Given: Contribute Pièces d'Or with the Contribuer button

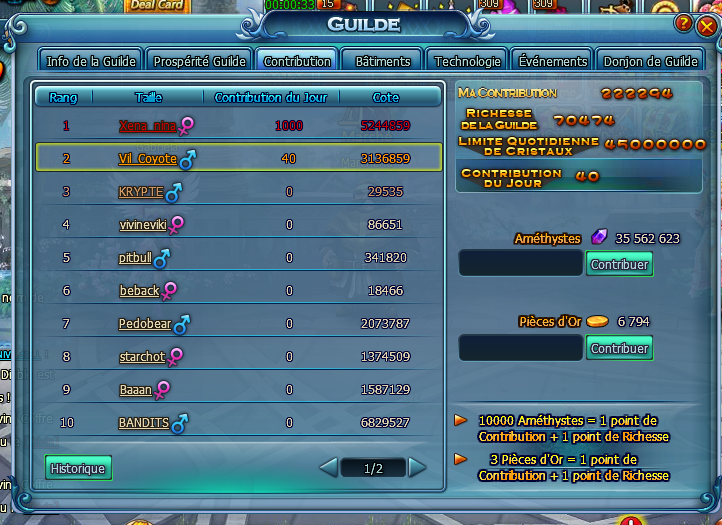Looking at the screenshot, I should click(x=619, y=348).
